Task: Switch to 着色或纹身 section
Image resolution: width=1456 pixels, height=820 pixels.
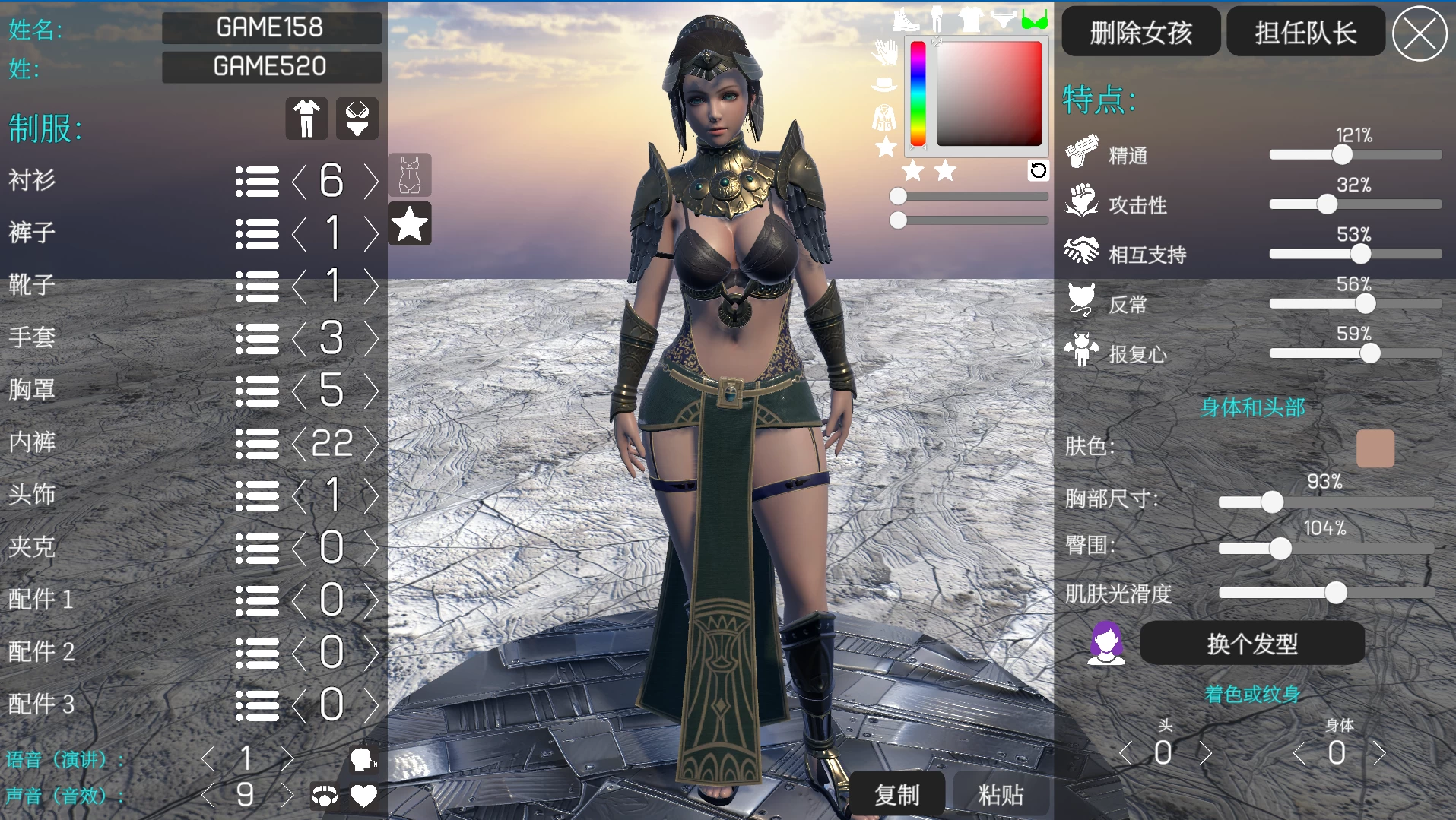Action: (1251, 693)
